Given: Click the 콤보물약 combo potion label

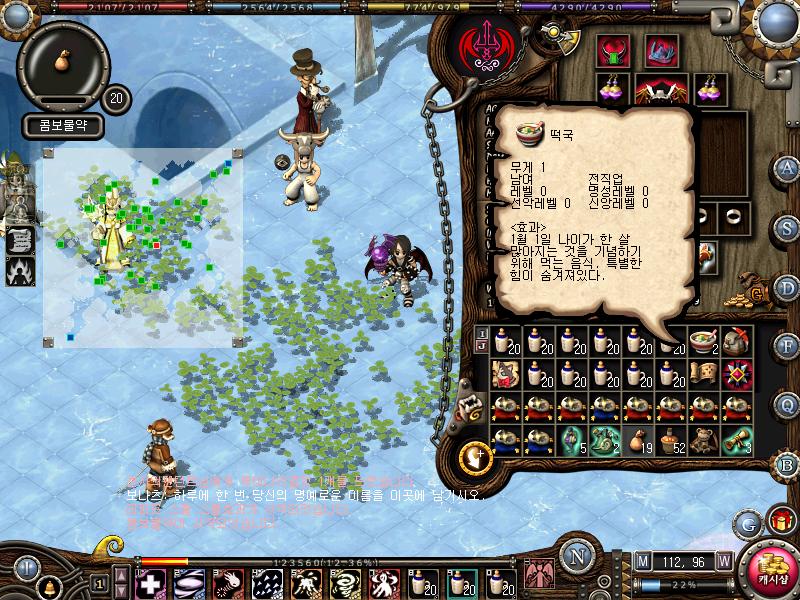Looking at the screenshot, I should [60, 127].
